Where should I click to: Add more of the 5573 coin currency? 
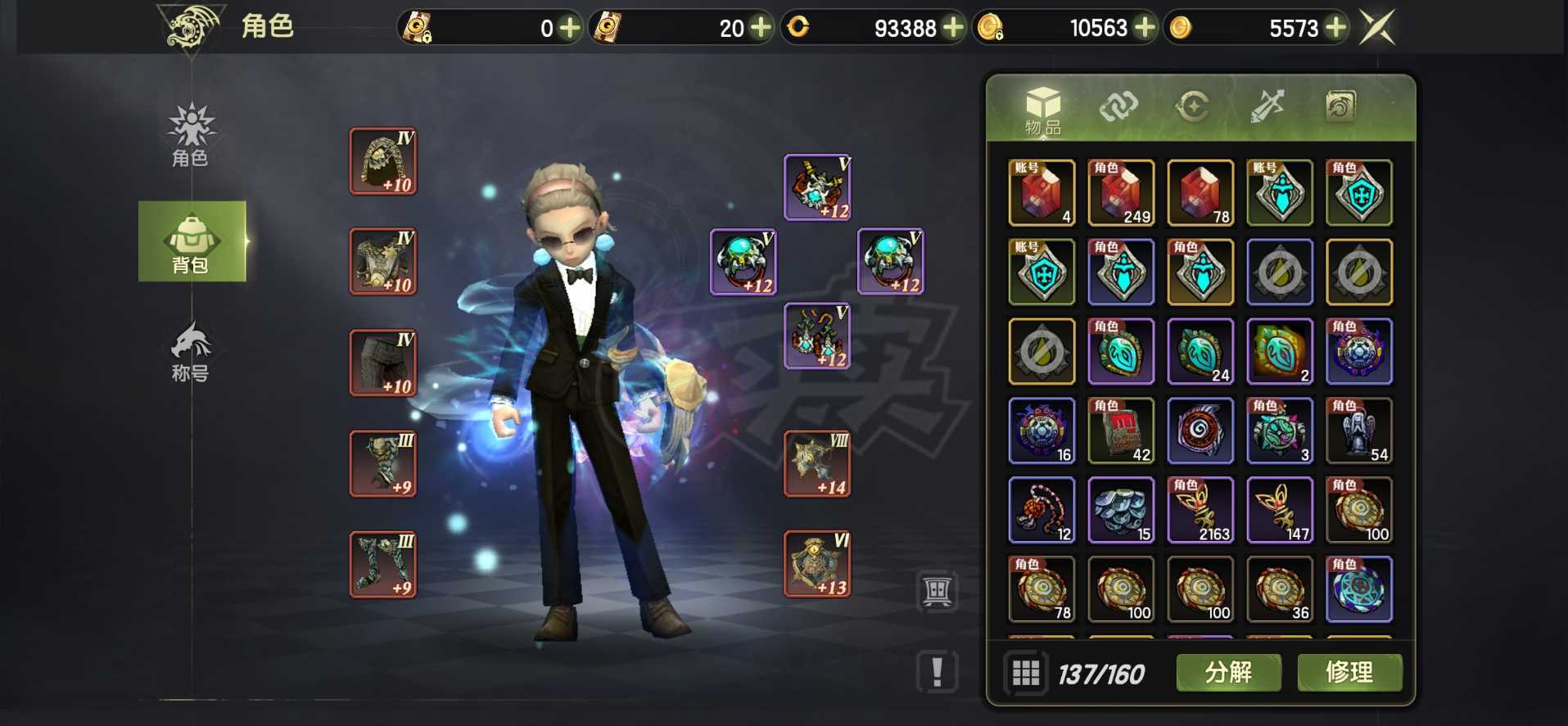click(x=1335, y=28)
